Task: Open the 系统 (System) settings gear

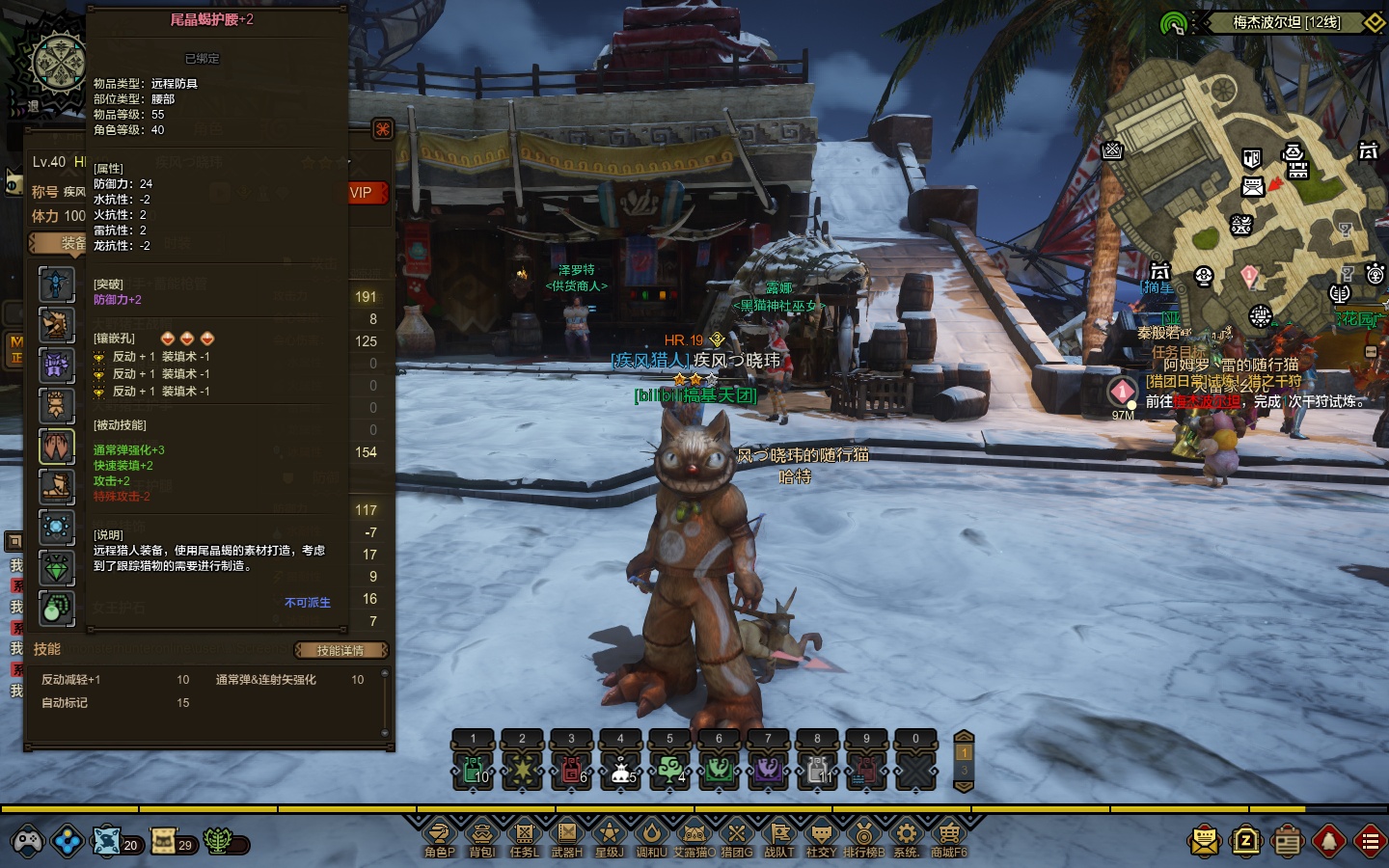Action: pyautogui.click(x=906, y=835)
